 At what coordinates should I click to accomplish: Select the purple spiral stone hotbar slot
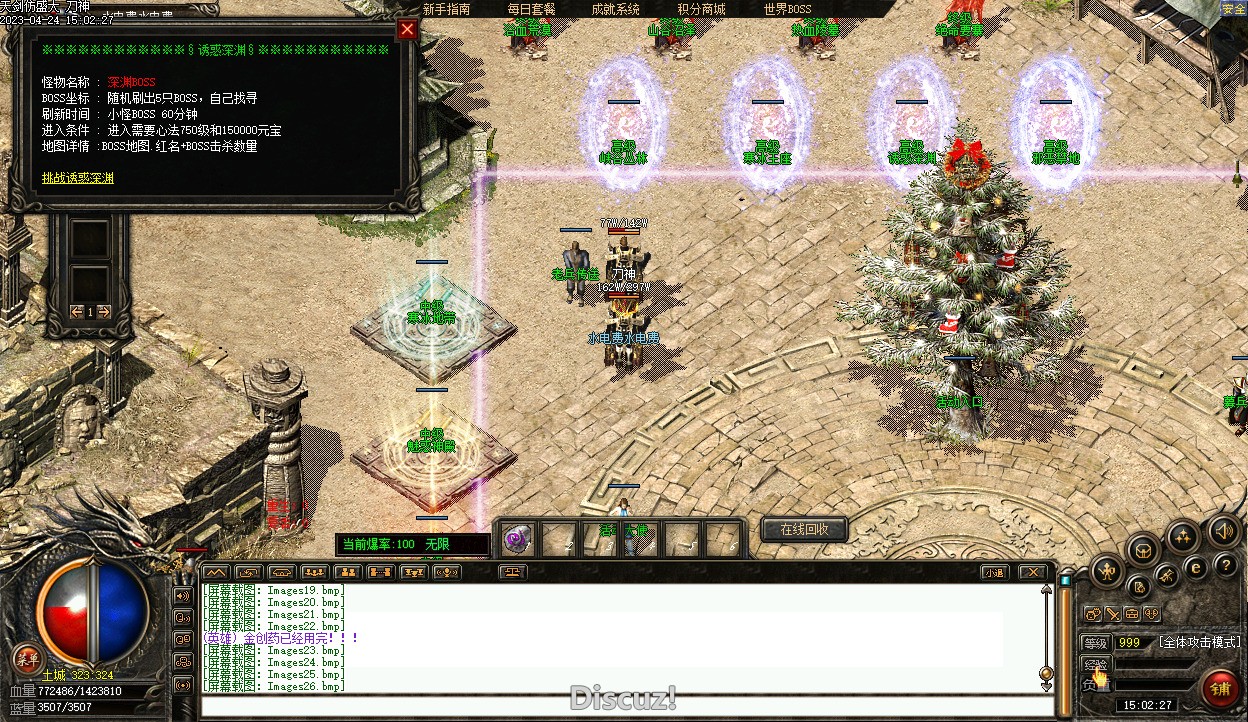[x=517, y=539]
